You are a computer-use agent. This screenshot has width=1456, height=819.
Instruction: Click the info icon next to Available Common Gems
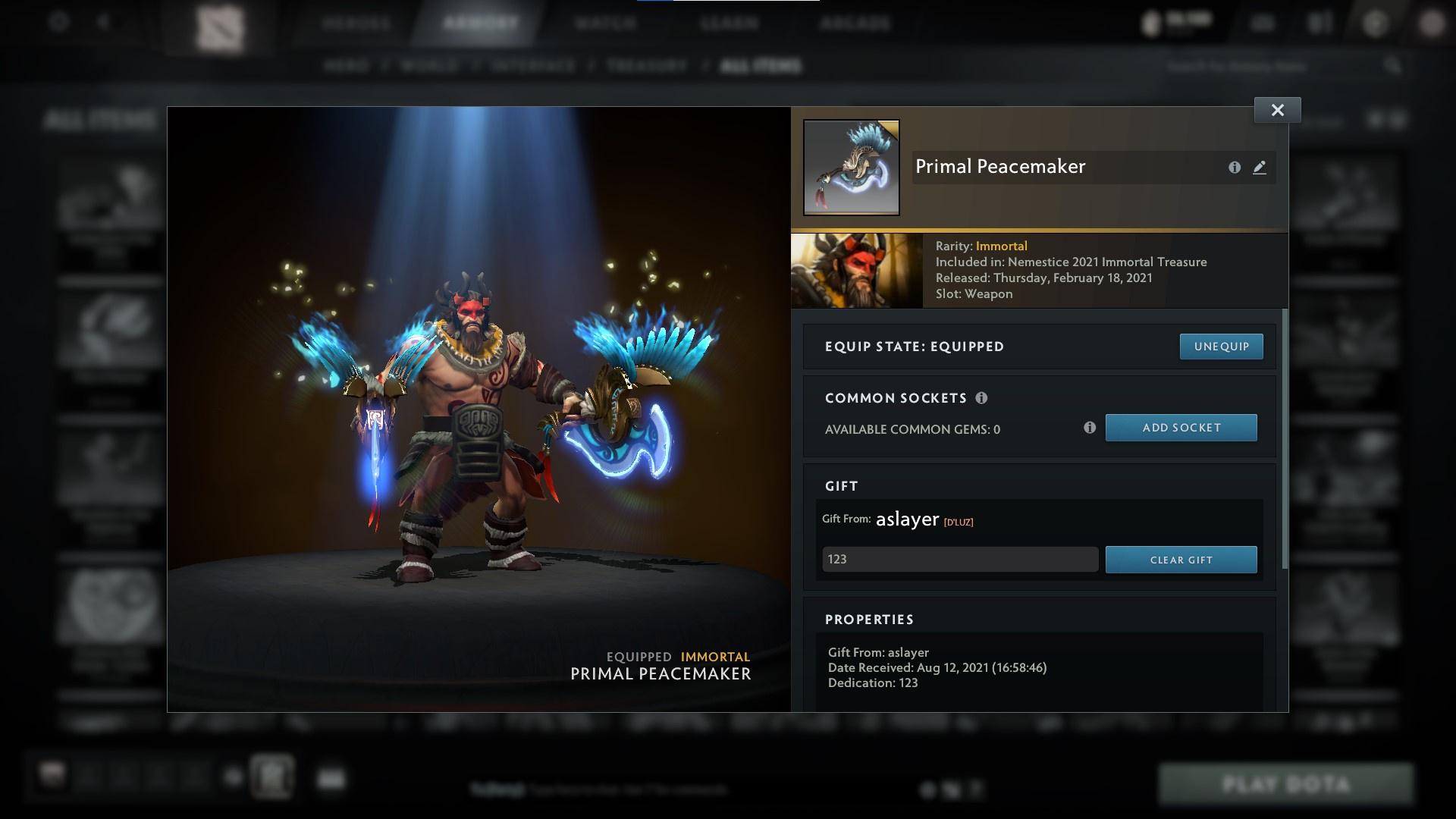point(1090,428)
